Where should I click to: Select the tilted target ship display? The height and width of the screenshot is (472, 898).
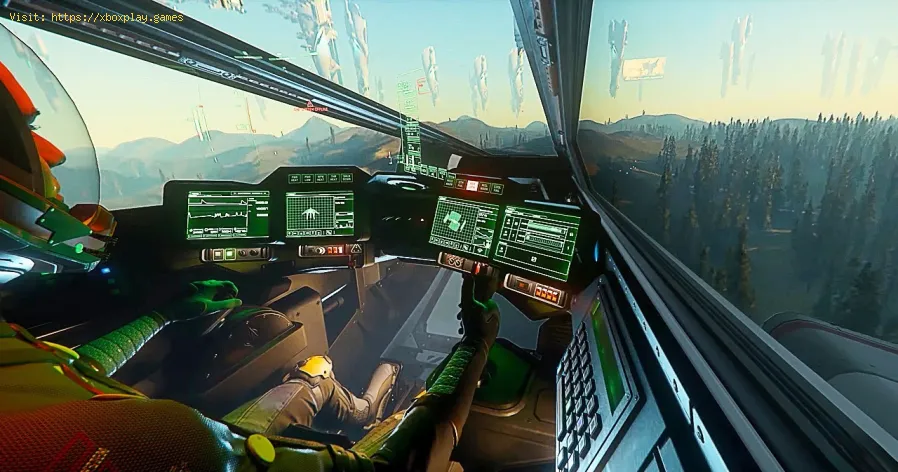click(x=463, y=224)
